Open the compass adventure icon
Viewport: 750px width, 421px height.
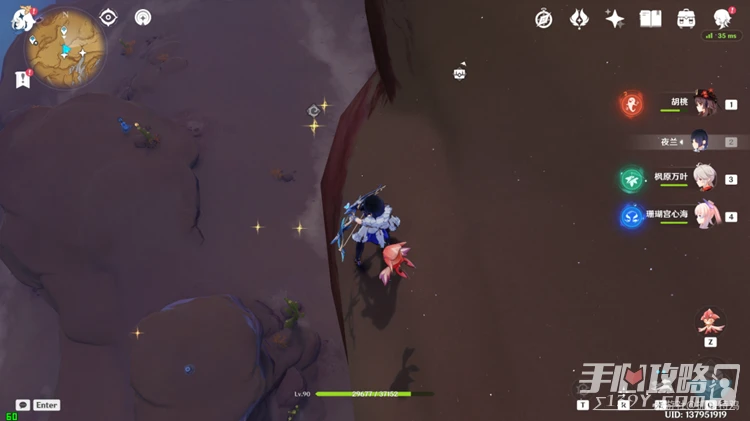pyautogui.click(x=544, y=19)
